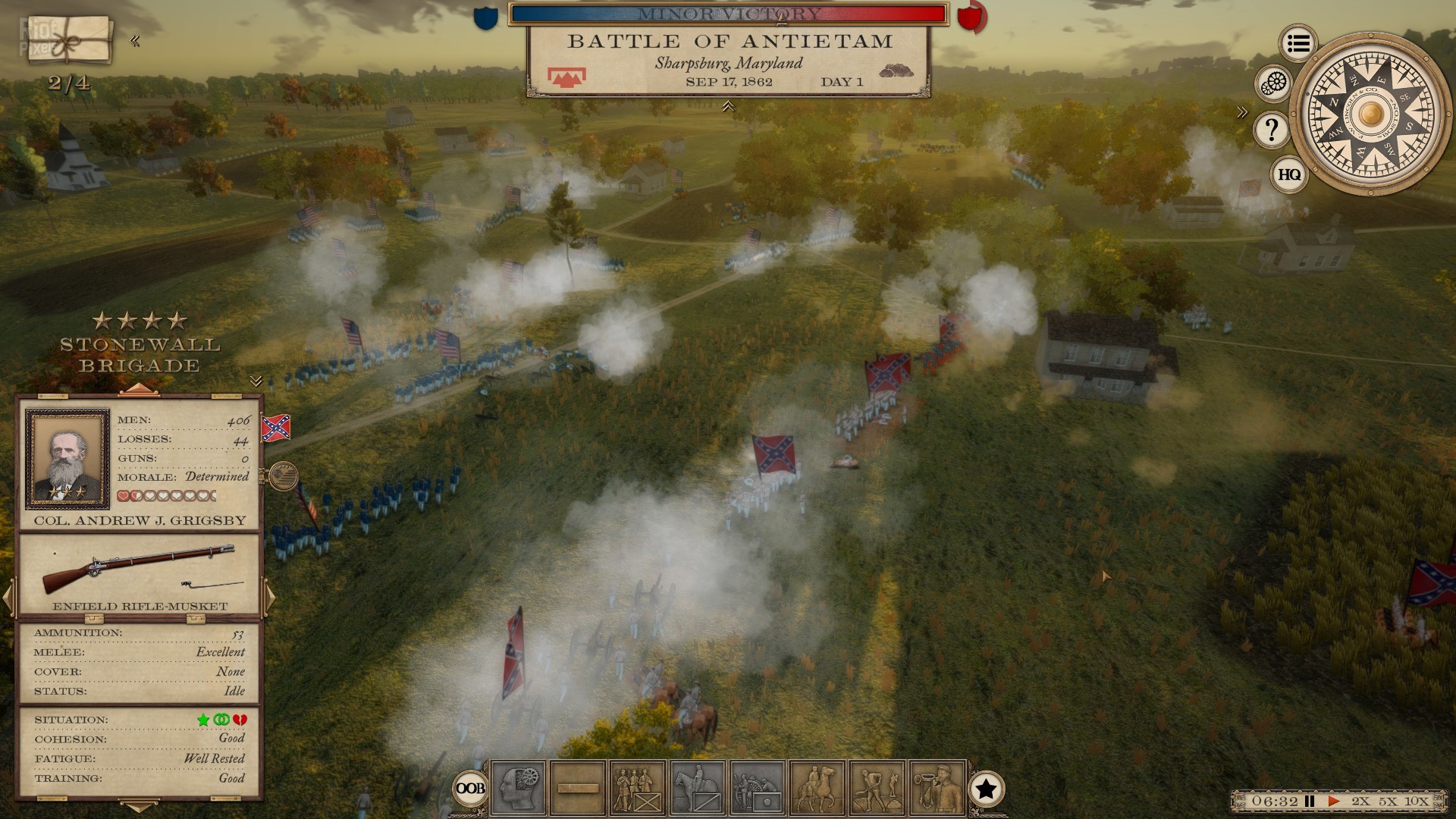Screen dimensions: 1456x819
Task: Set game speed to 5X
Action: [x=1388, y=801]
